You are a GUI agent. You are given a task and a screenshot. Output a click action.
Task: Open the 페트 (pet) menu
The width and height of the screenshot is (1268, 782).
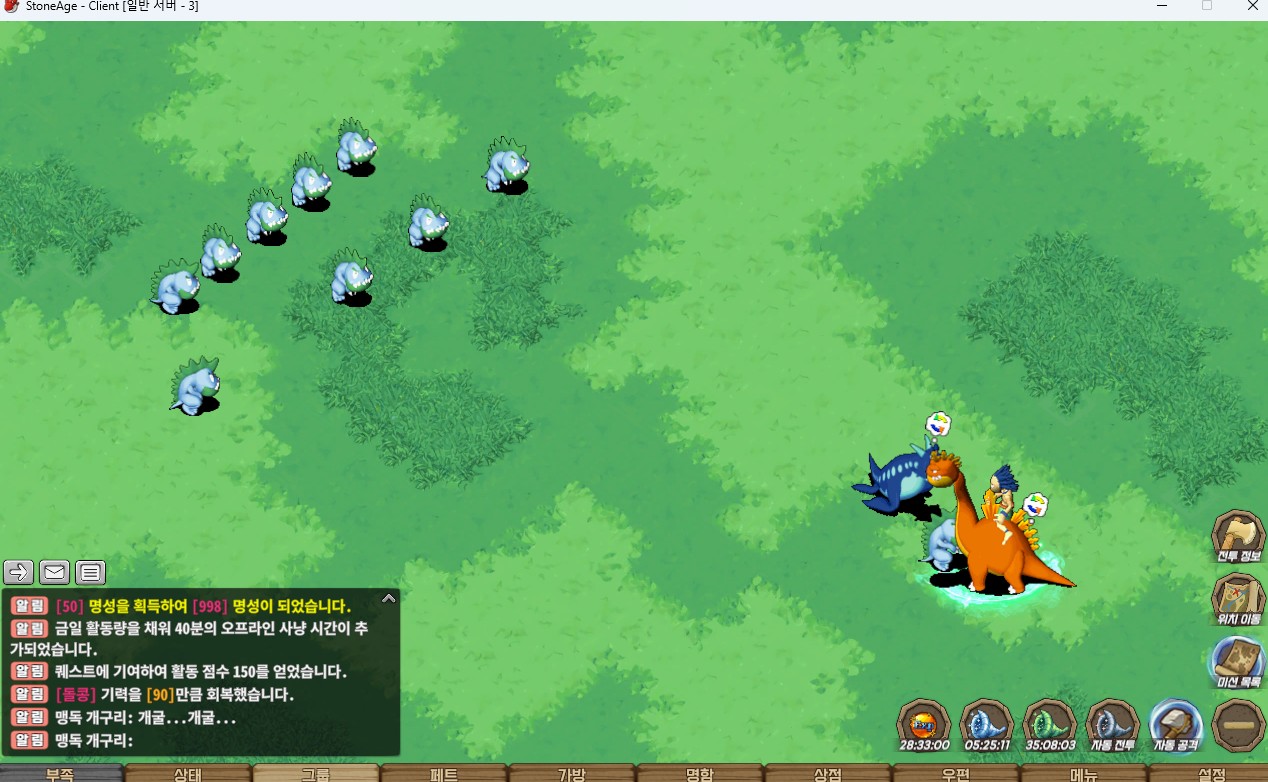coord(444,774)
